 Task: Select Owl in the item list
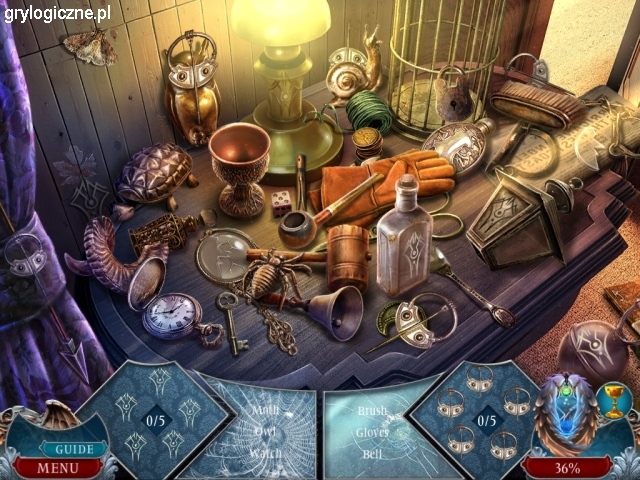pyautogui.click(x=266, y=431)
